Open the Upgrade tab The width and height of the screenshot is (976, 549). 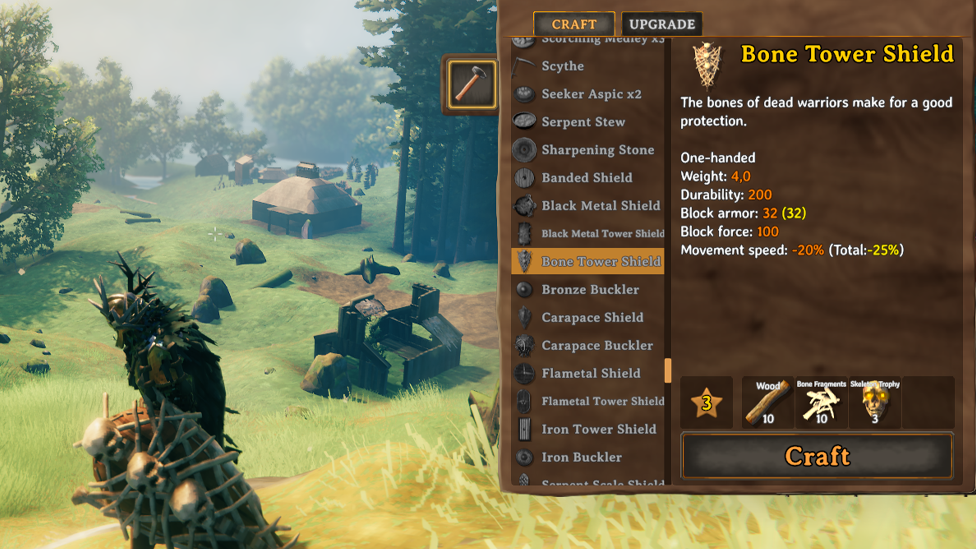tap(662, 24)
